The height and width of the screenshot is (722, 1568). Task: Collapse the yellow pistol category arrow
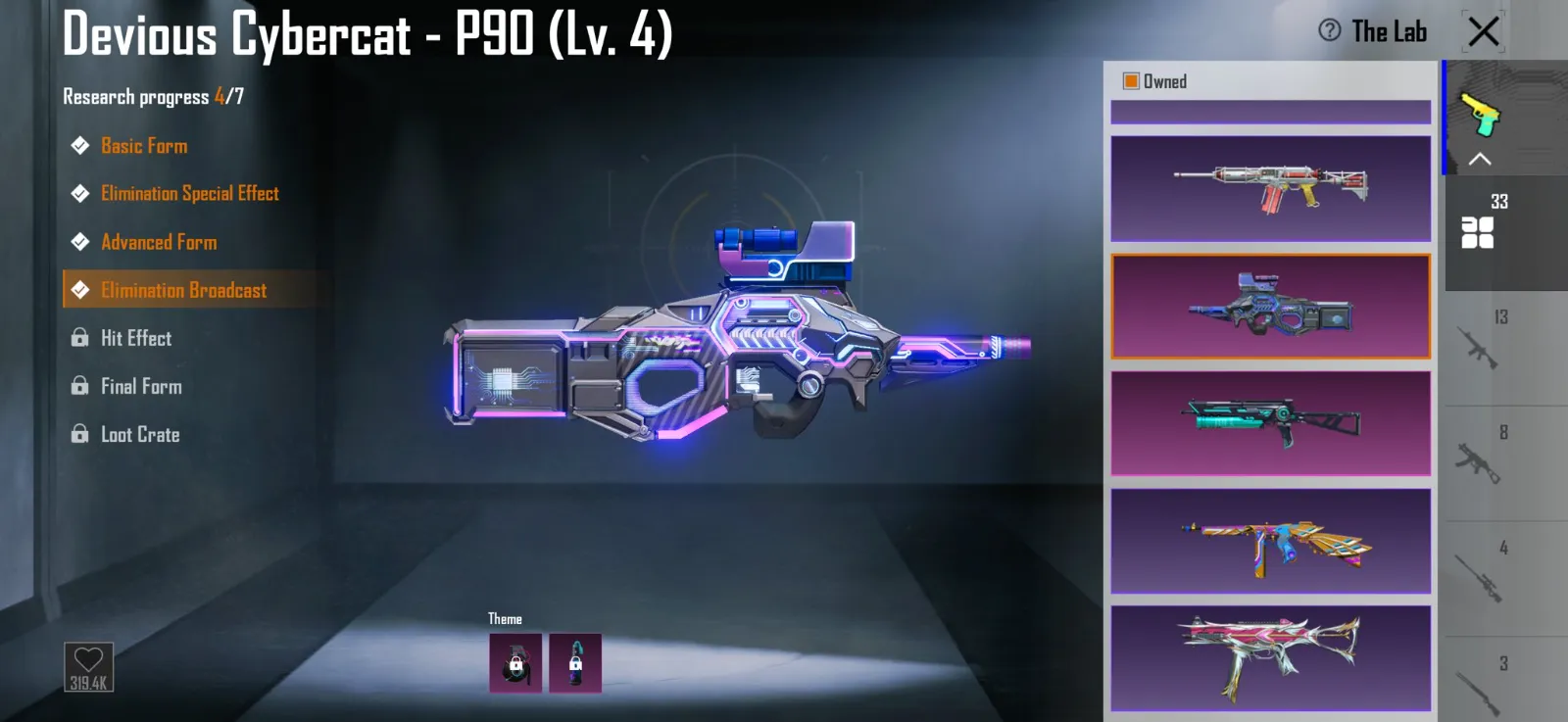[1480, 159]
